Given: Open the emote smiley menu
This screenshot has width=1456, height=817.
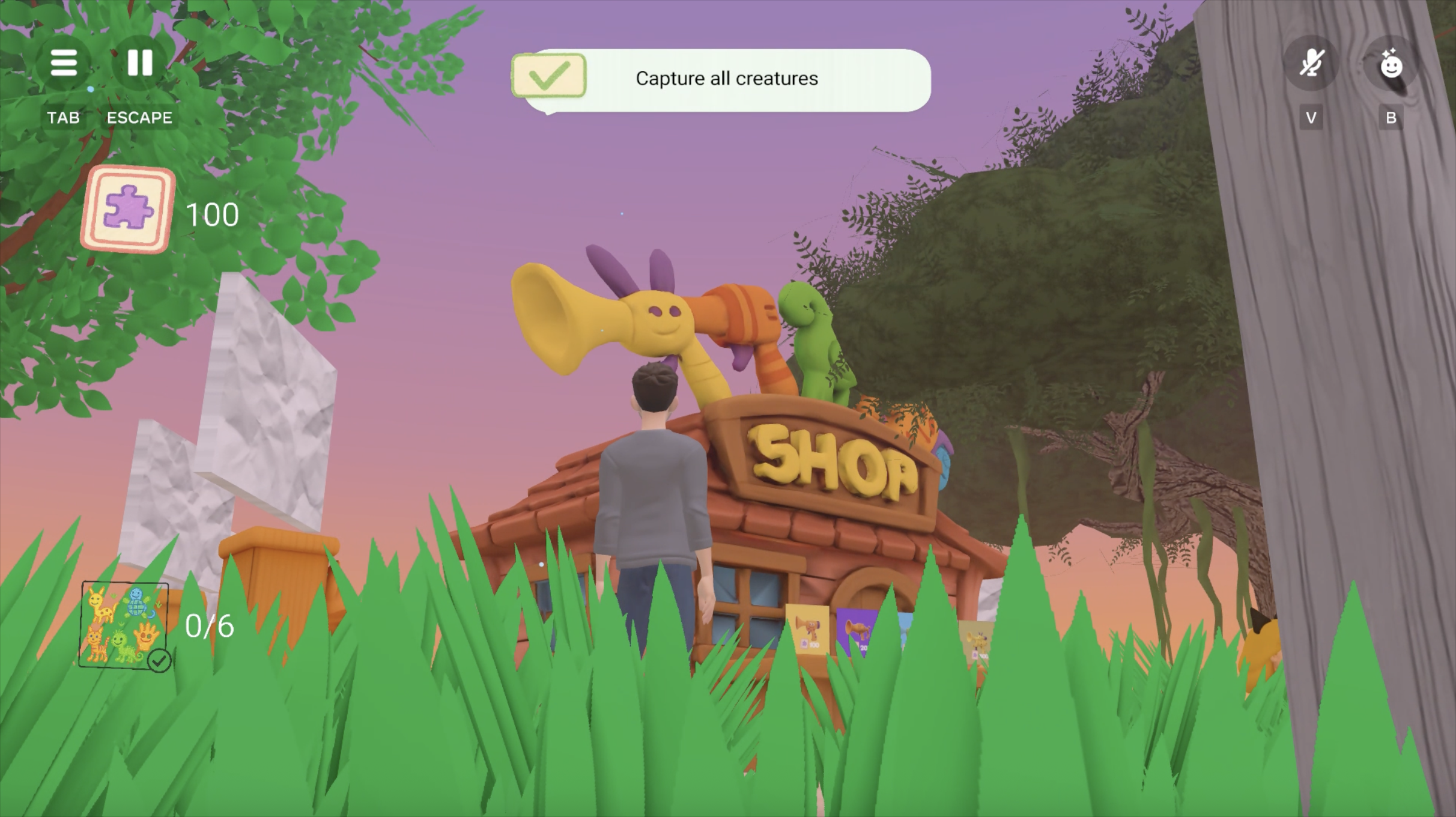Looking at the screenshot, I should tap(1391, 64).
